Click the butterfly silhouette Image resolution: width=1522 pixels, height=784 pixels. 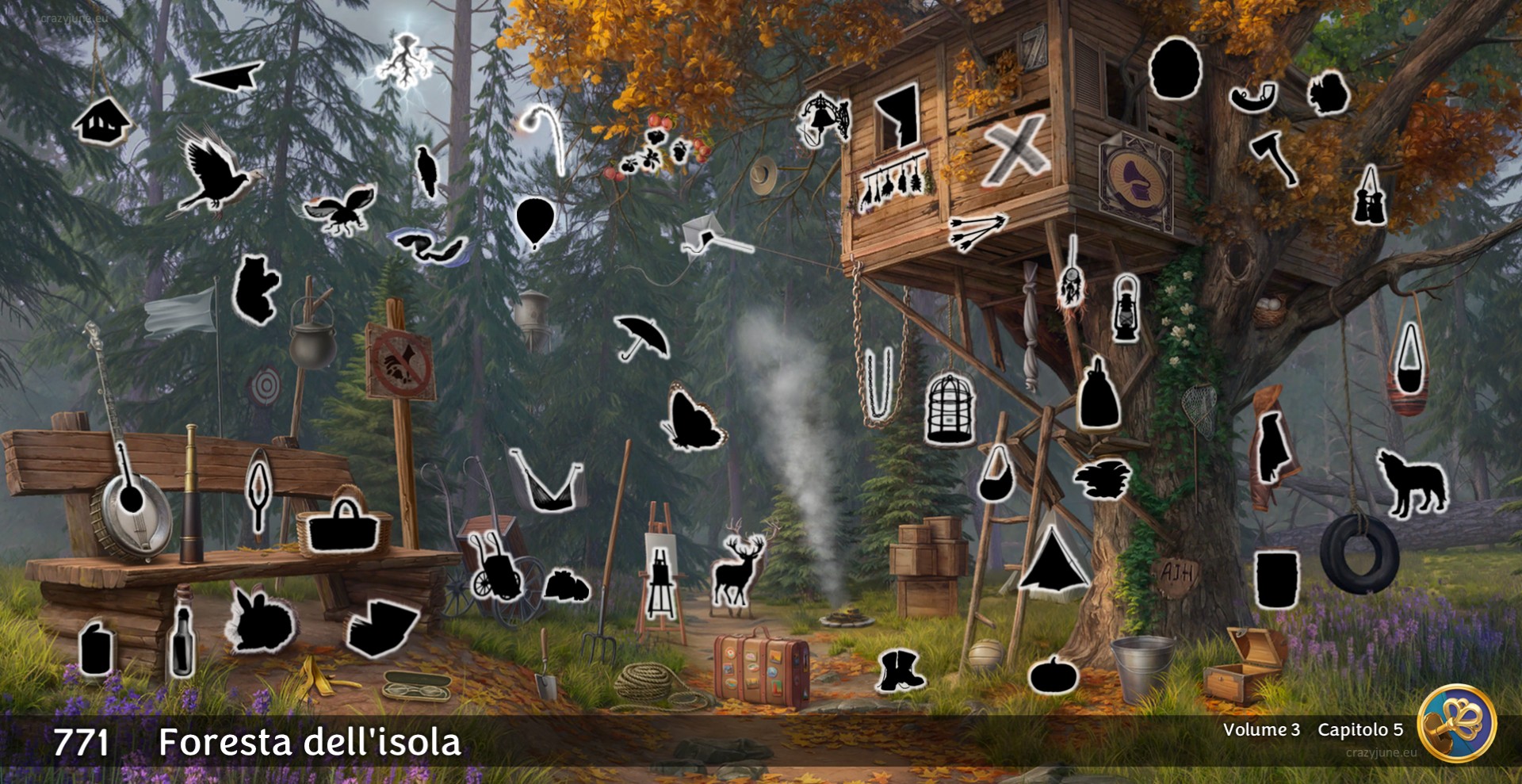693,419
